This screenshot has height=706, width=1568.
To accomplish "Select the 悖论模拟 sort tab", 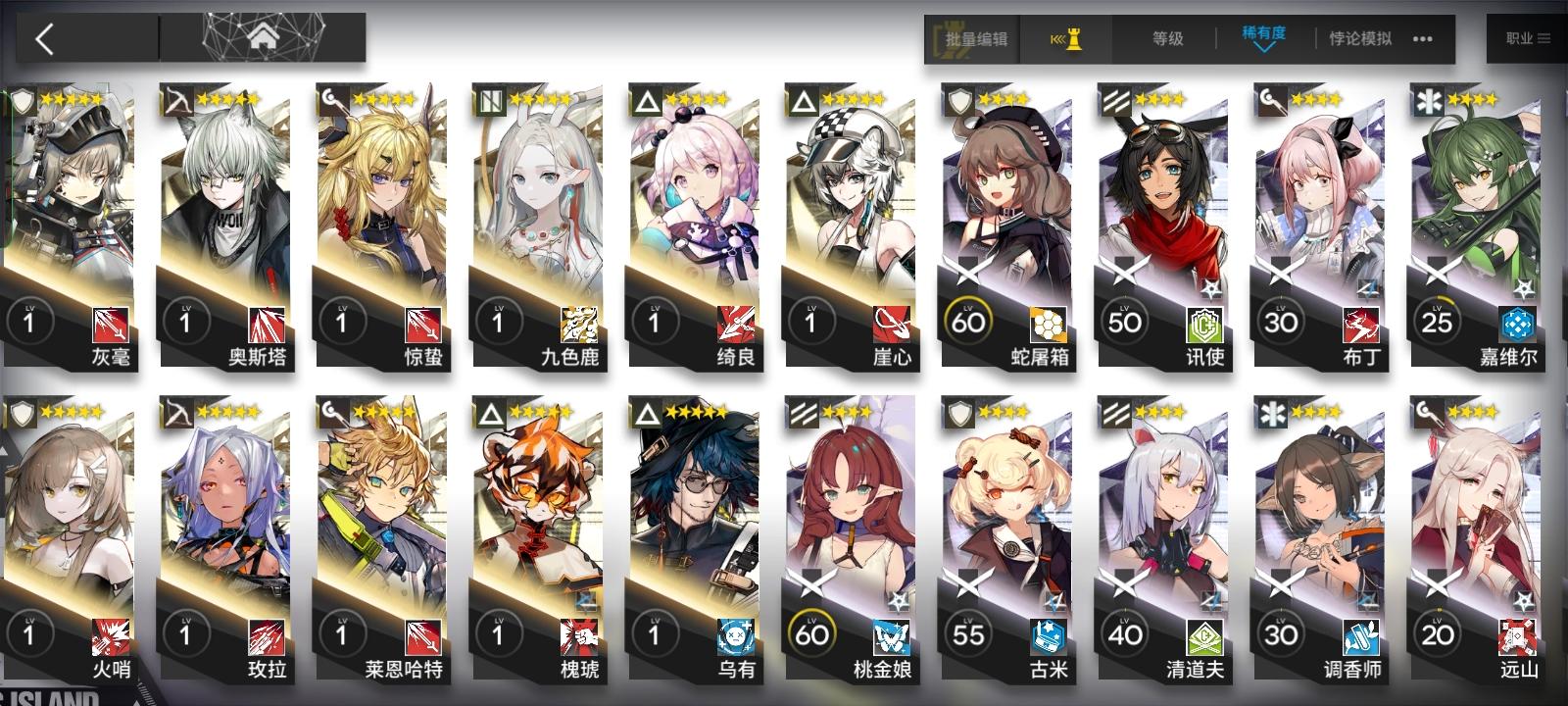I will 1360,39.
